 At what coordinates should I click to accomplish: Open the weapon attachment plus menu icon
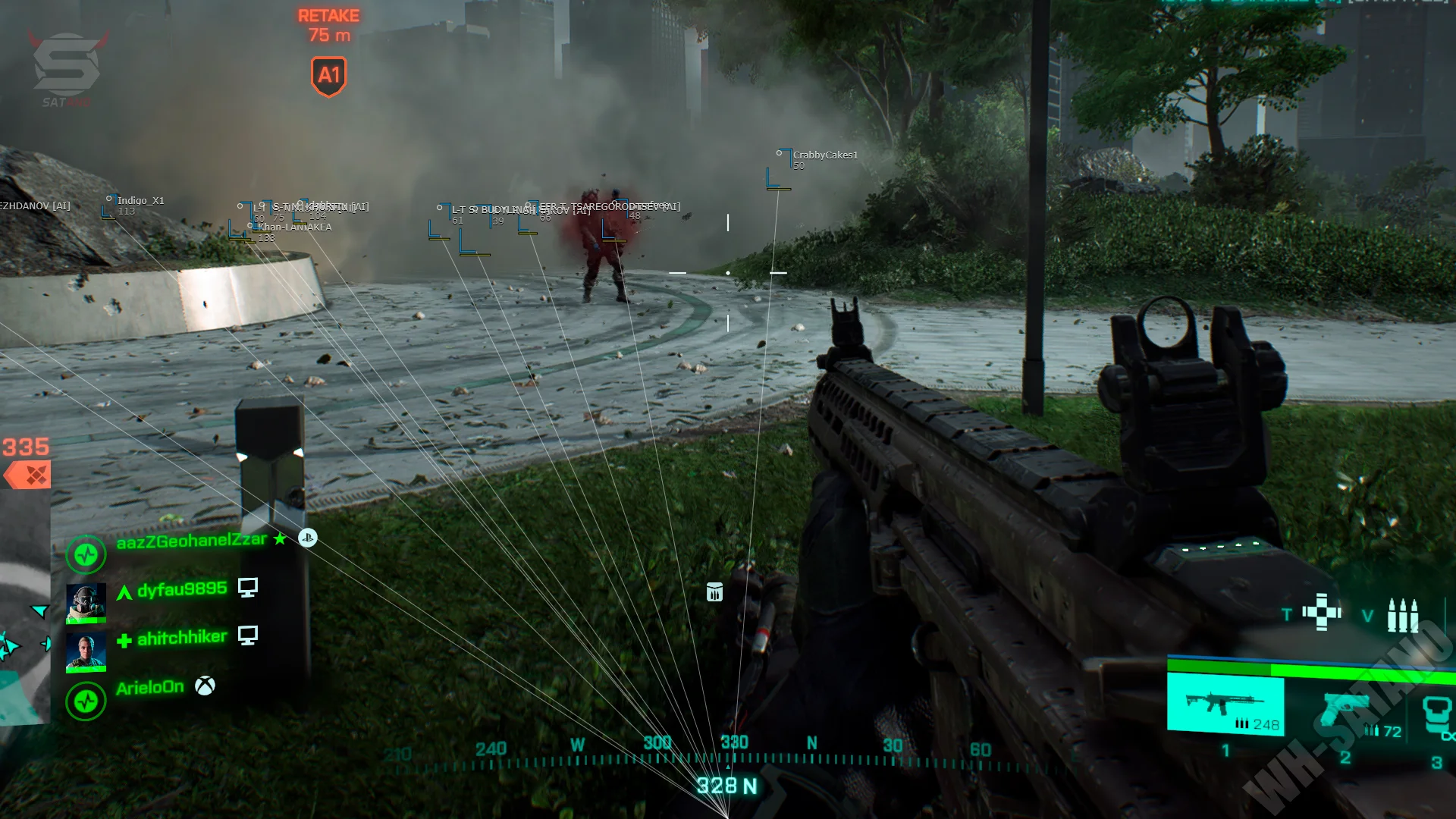point(1322,612)
